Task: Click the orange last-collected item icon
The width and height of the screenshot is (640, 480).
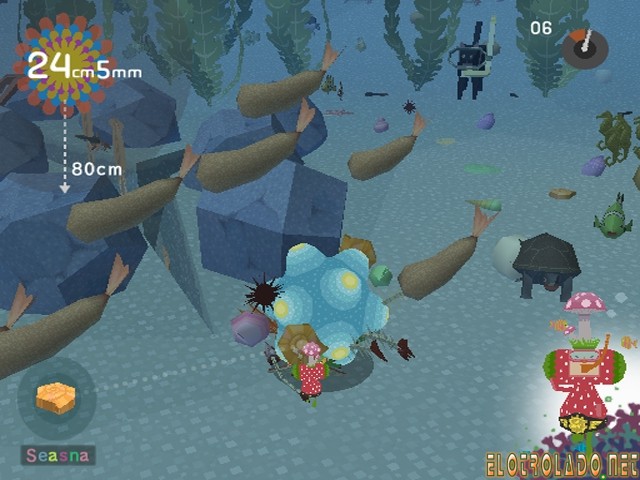Action: [x=55, y=399]
